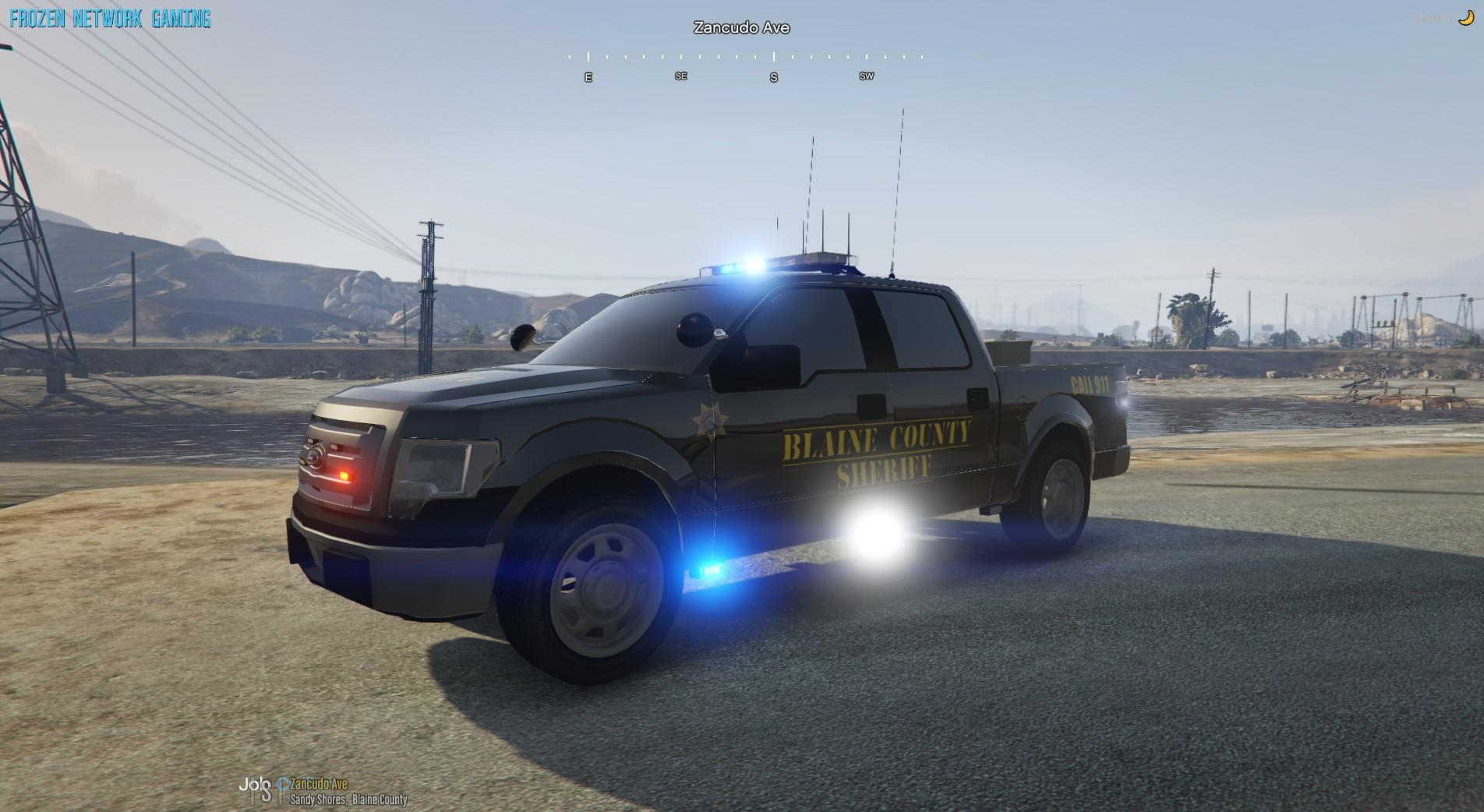Click the compass heading strip

pyautogui.click(x=744, y=65)
